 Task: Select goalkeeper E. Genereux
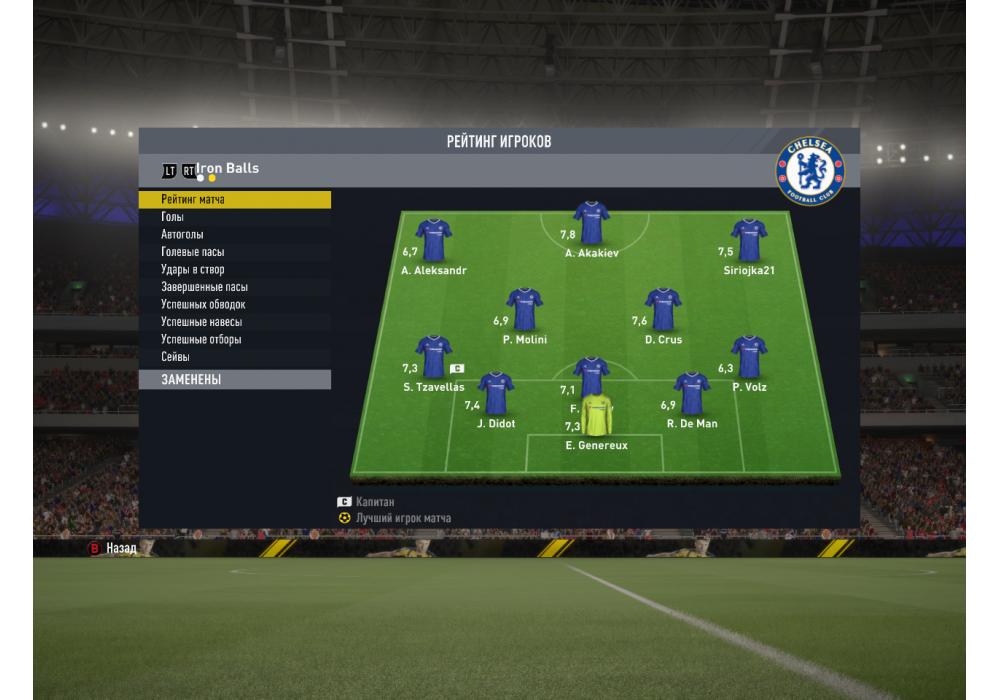pyautogui.click(x=596, y=416)
